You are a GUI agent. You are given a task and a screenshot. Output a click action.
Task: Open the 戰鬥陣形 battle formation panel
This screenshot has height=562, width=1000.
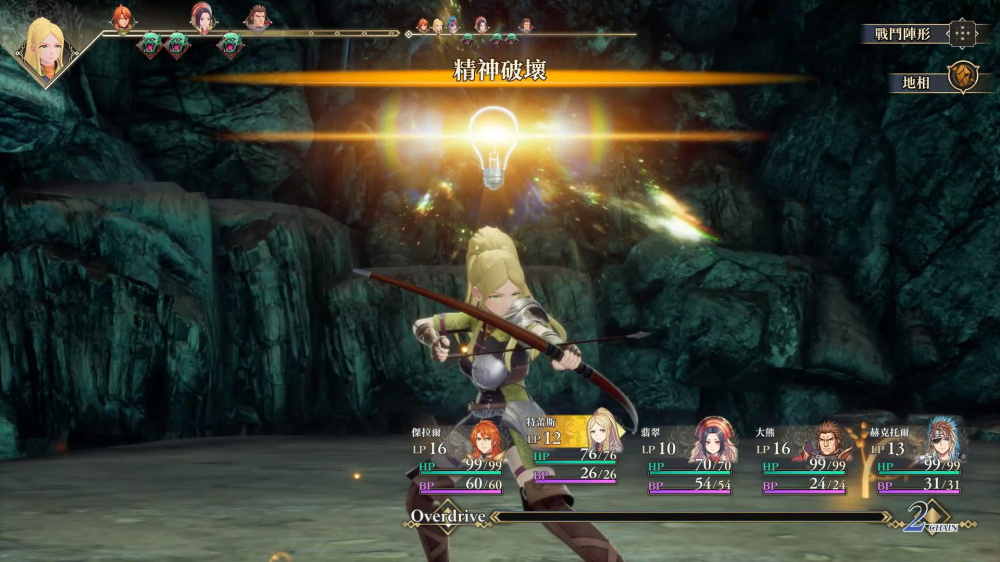tap(918, 34)
